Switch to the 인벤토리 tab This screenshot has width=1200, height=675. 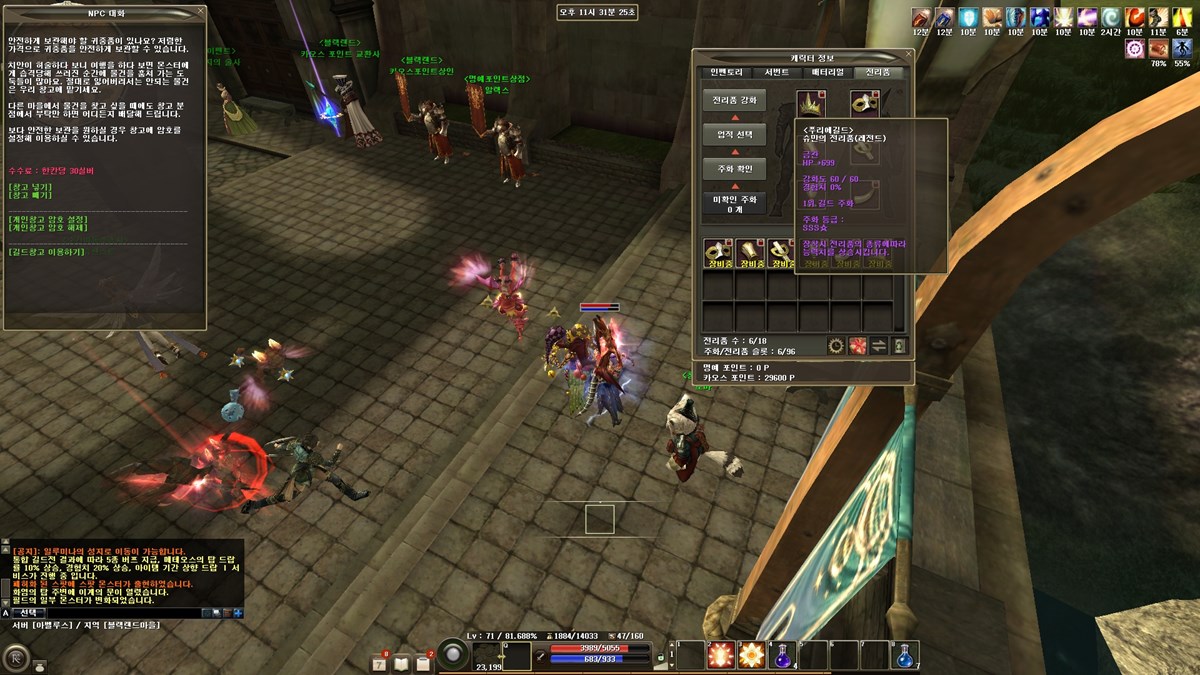point(726,72)
